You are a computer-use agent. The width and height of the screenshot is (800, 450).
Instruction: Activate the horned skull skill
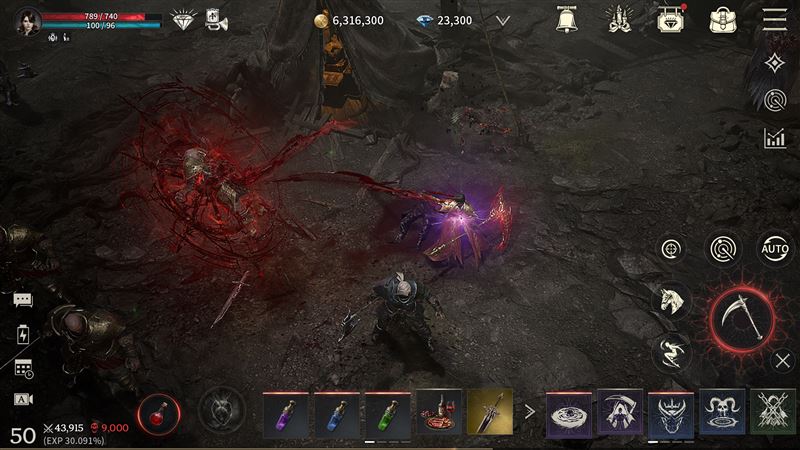[722, 412]
